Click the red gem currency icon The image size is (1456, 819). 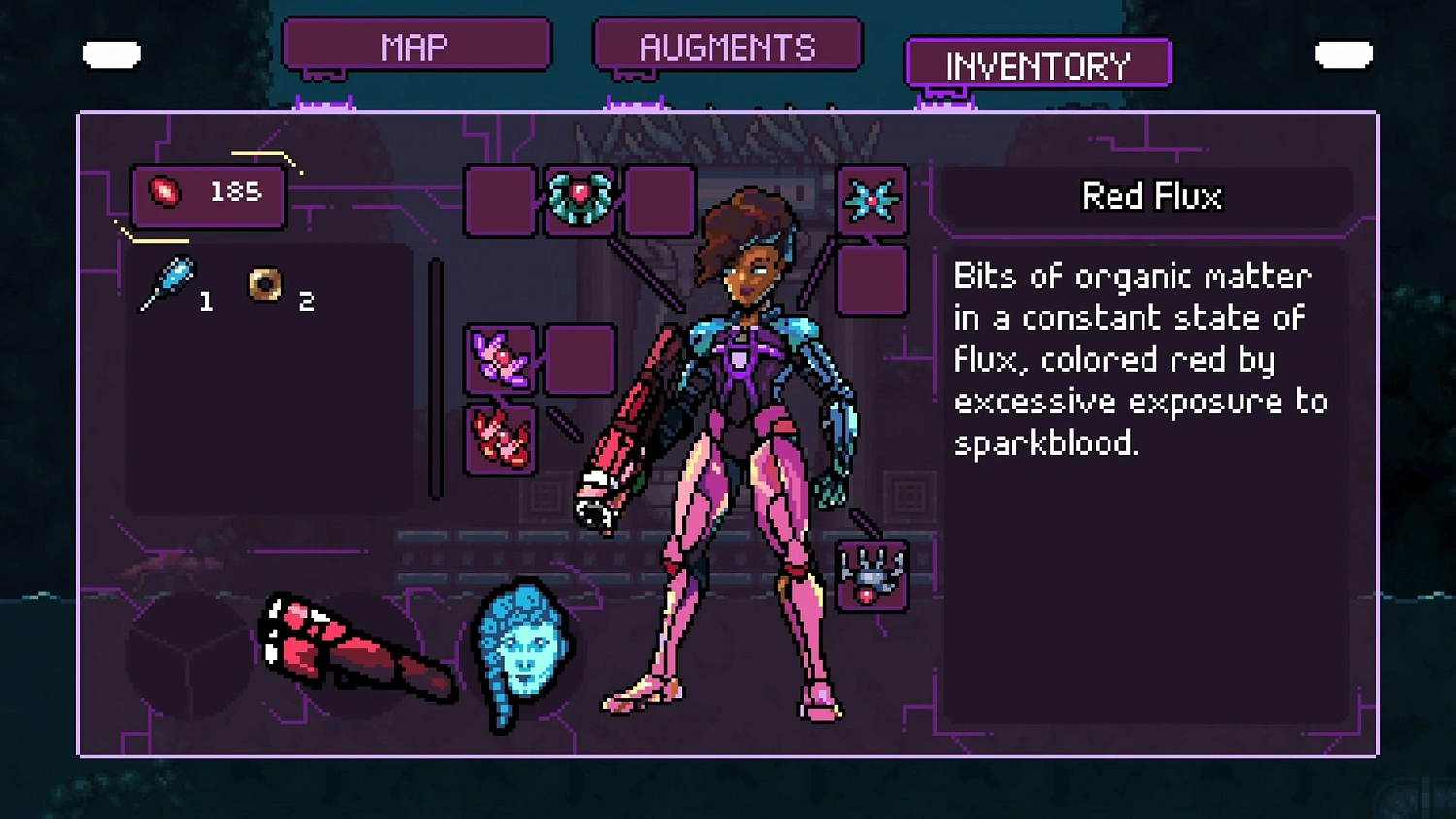(165, 192)
